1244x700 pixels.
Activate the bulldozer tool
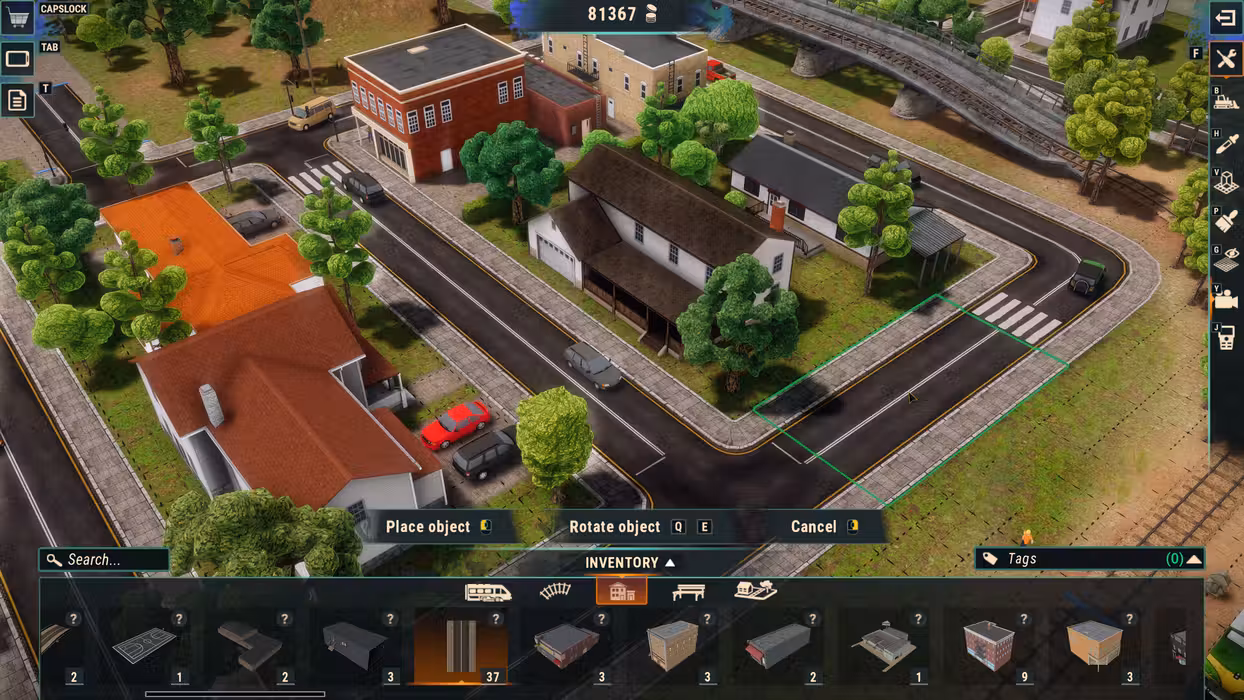1226,101
